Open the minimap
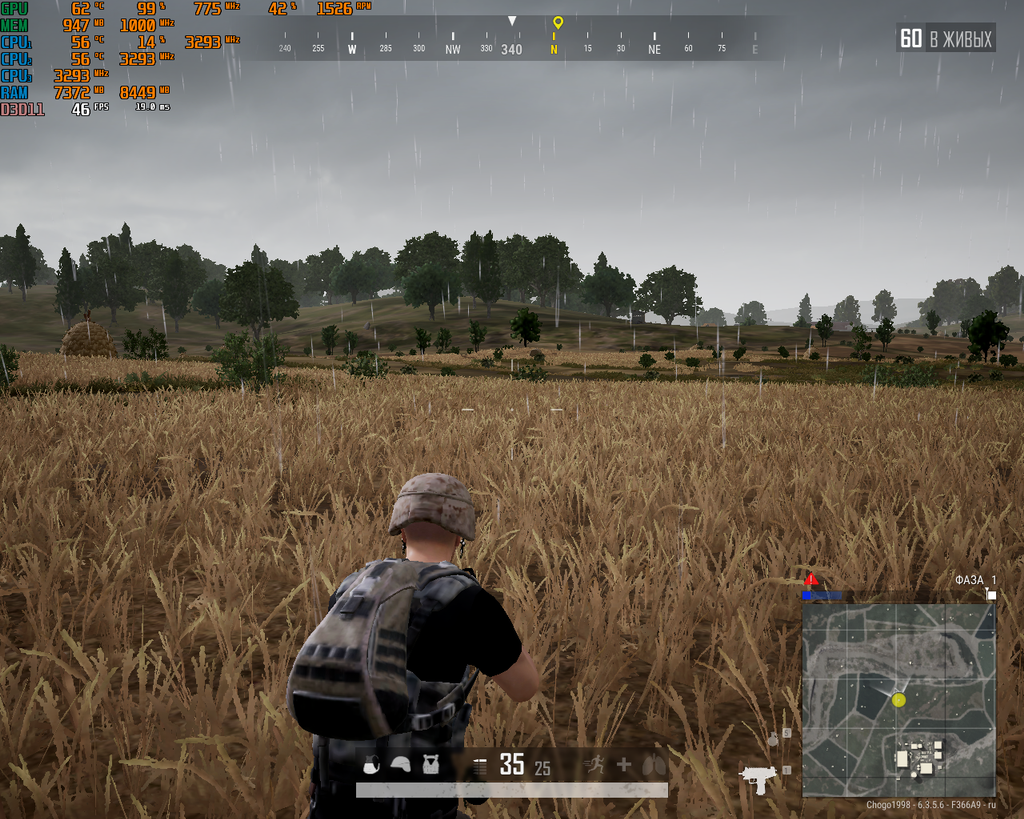This screenshot has width=1024, height=819. 898,699
